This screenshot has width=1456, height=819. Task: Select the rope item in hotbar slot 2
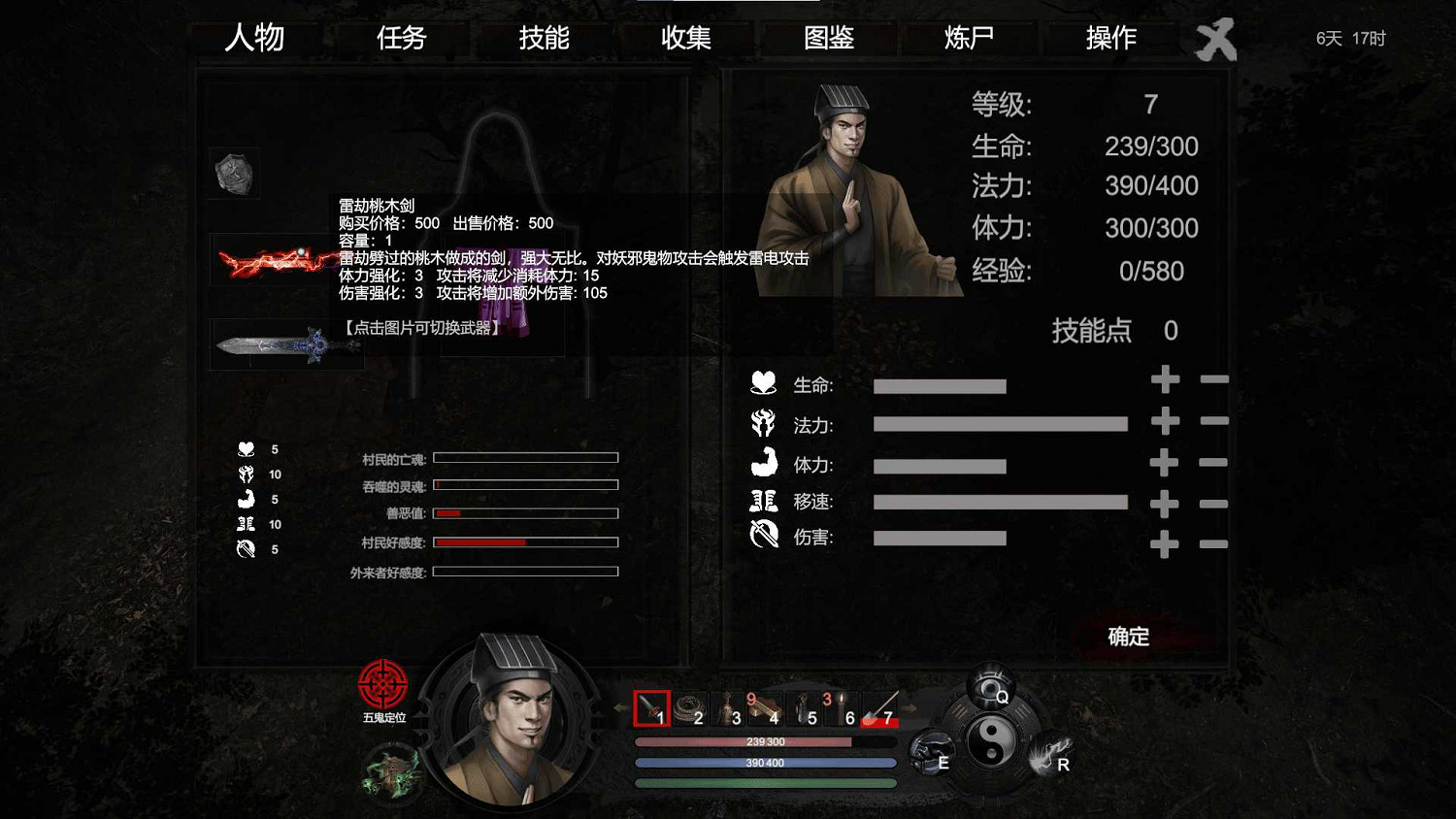click(x=689, y=709)
